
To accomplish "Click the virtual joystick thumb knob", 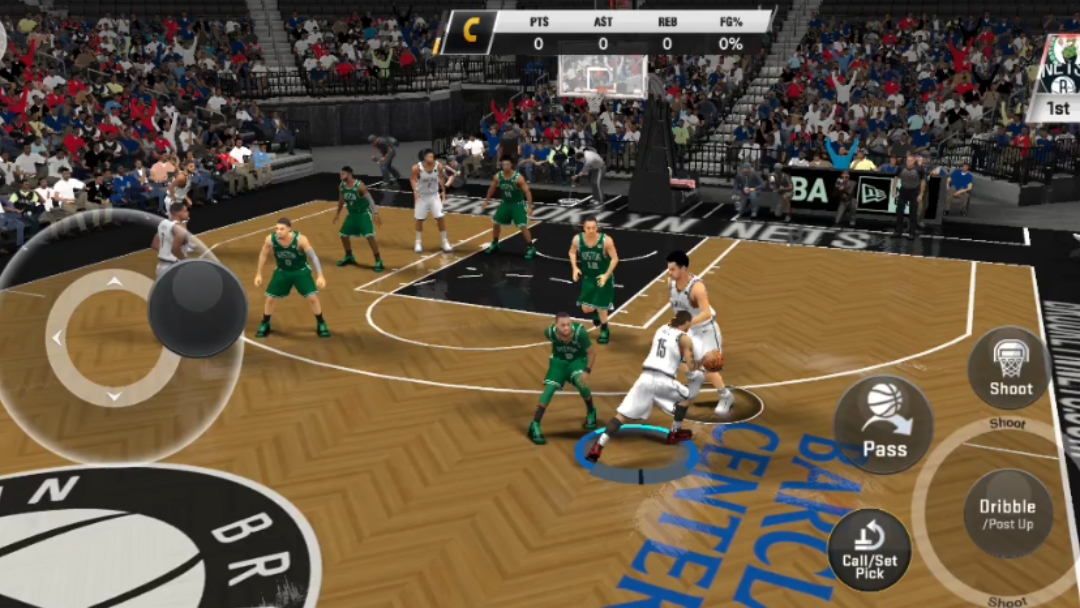I will 198,308.
